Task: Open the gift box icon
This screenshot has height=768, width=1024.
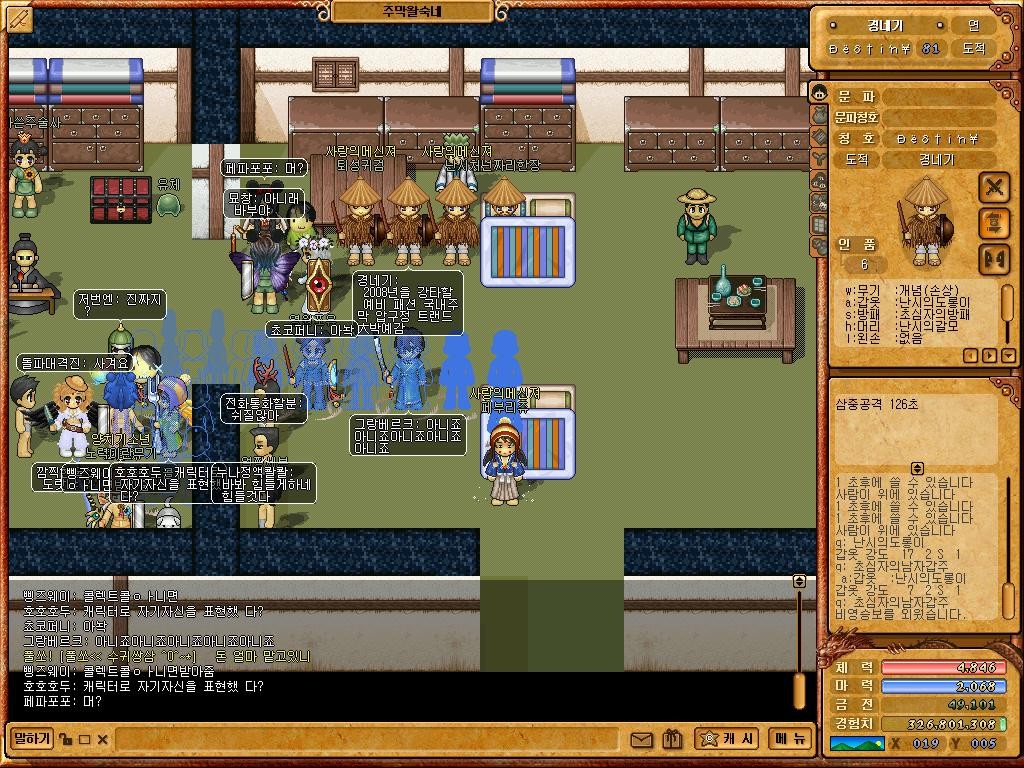Action: click(671, 740)
